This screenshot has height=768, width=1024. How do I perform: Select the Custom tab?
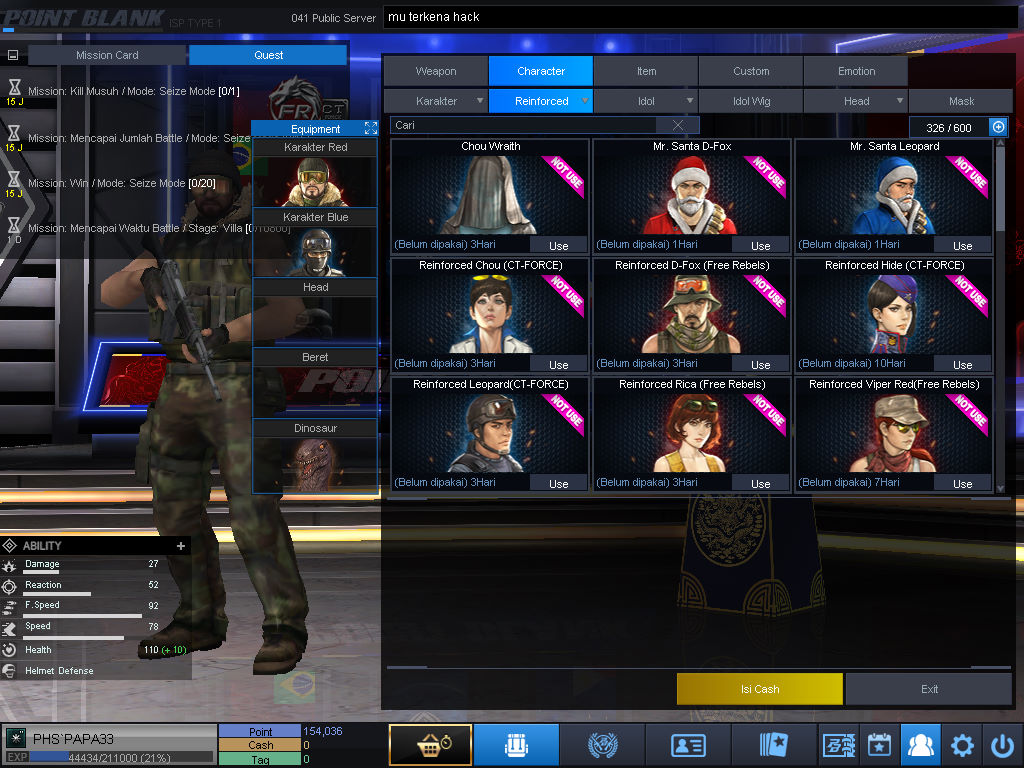(x=751, y=71)
